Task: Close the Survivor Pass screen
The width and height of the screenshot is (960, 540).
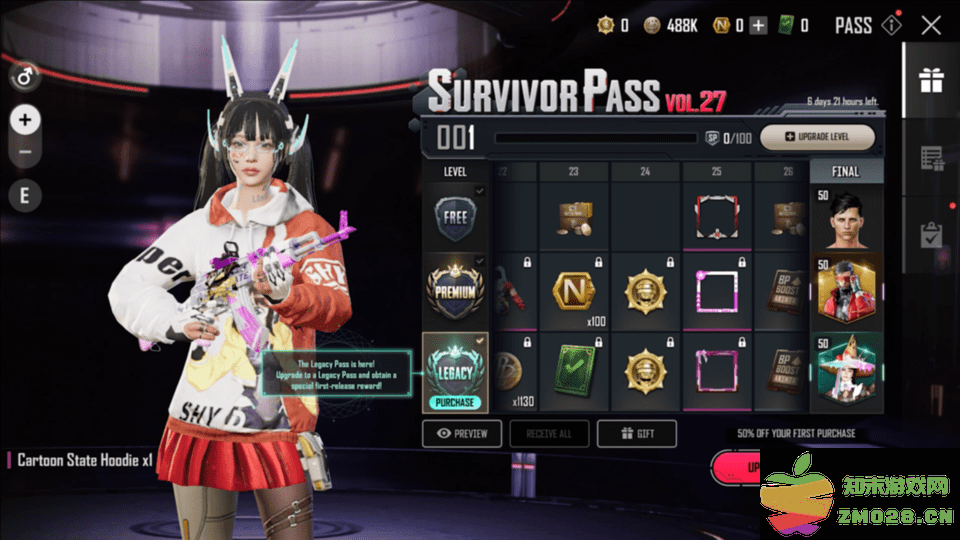Action: 931,26
